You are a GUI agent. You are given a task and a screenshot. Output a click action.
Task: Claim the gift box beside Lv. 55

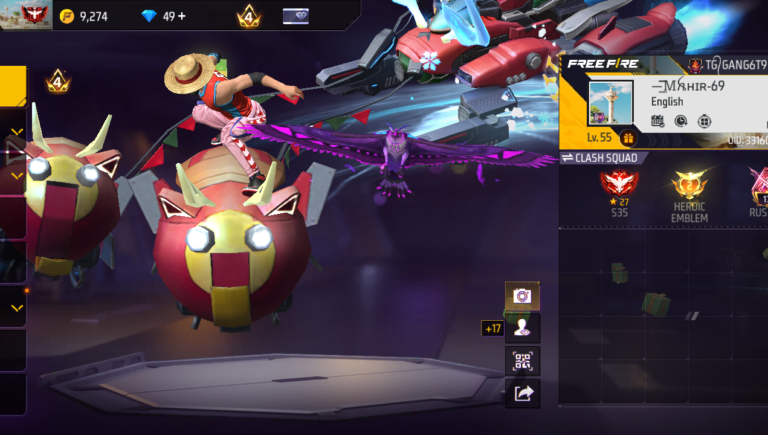tap(629, 138)
